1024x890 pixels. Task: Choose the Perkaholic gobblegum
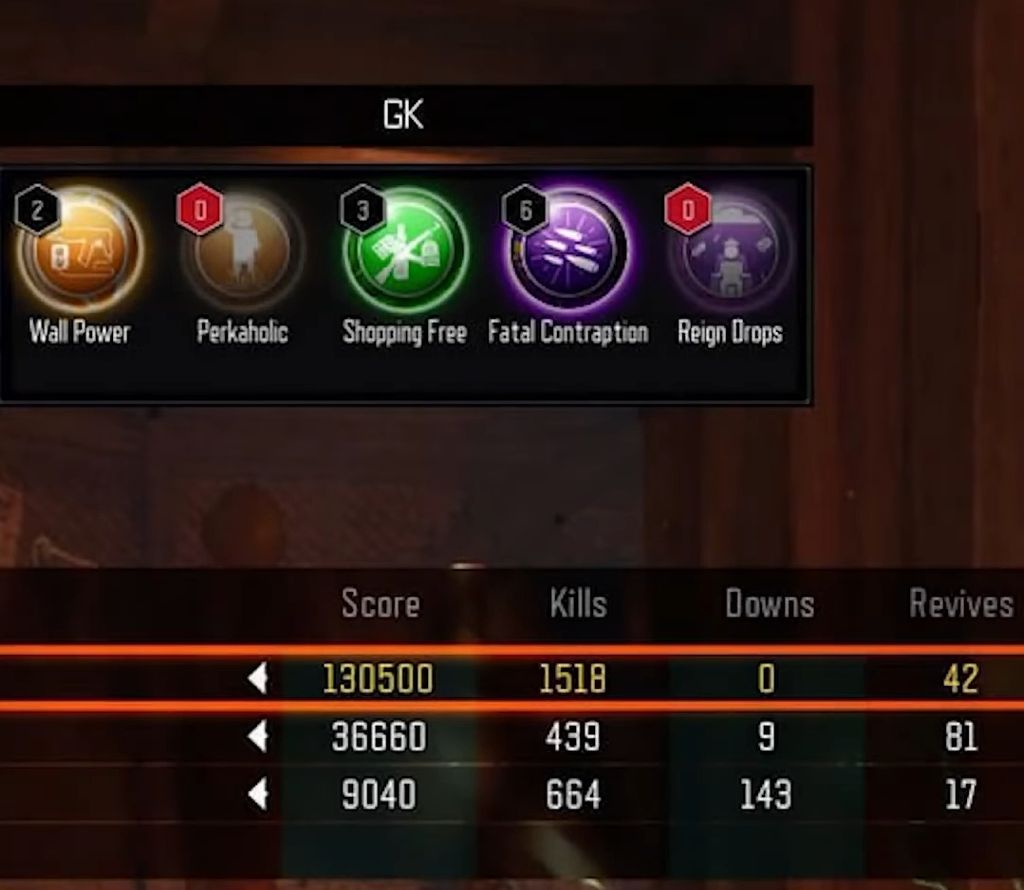pyautogui.click(x=243, y=249)
